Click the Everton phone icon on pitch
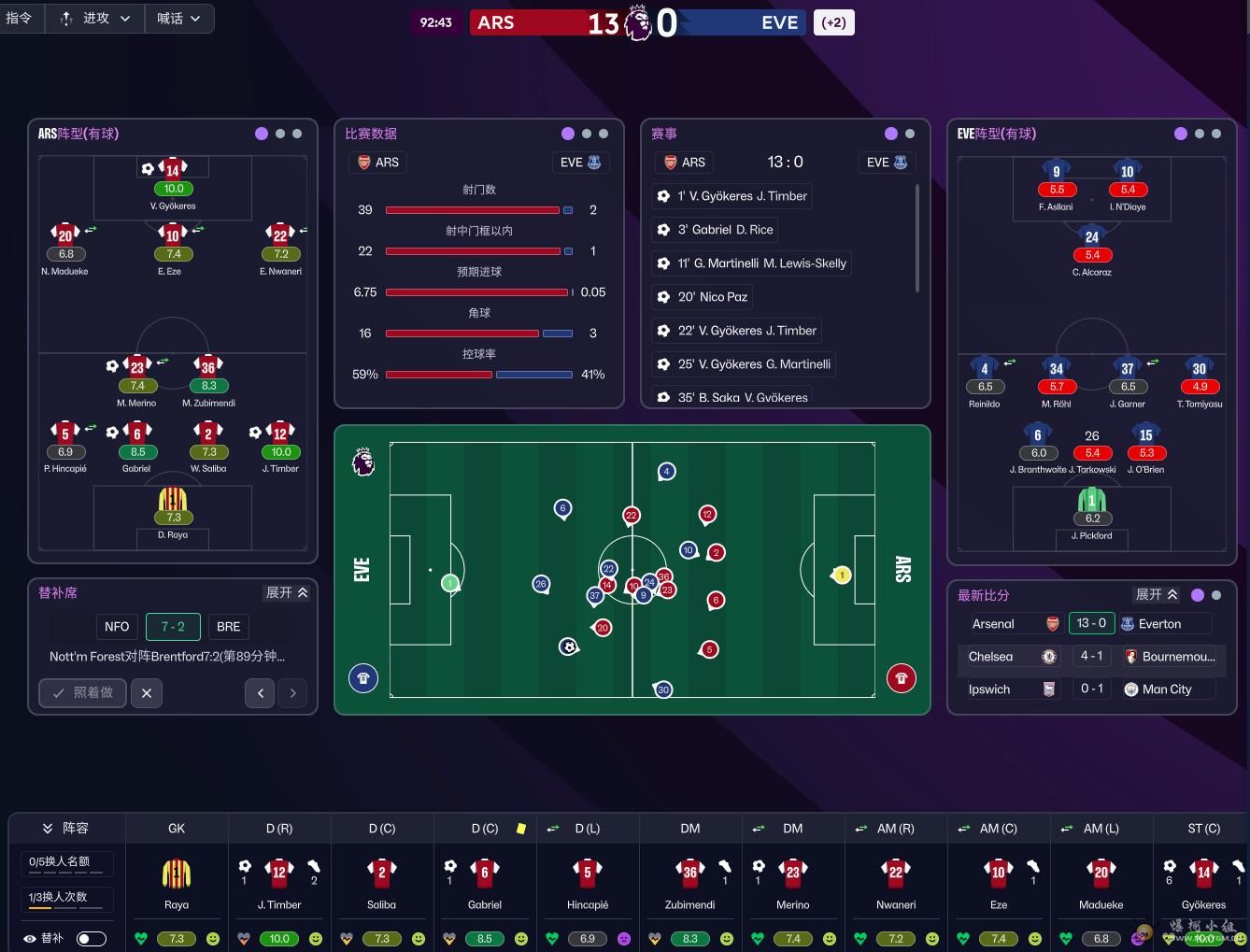 363,678
